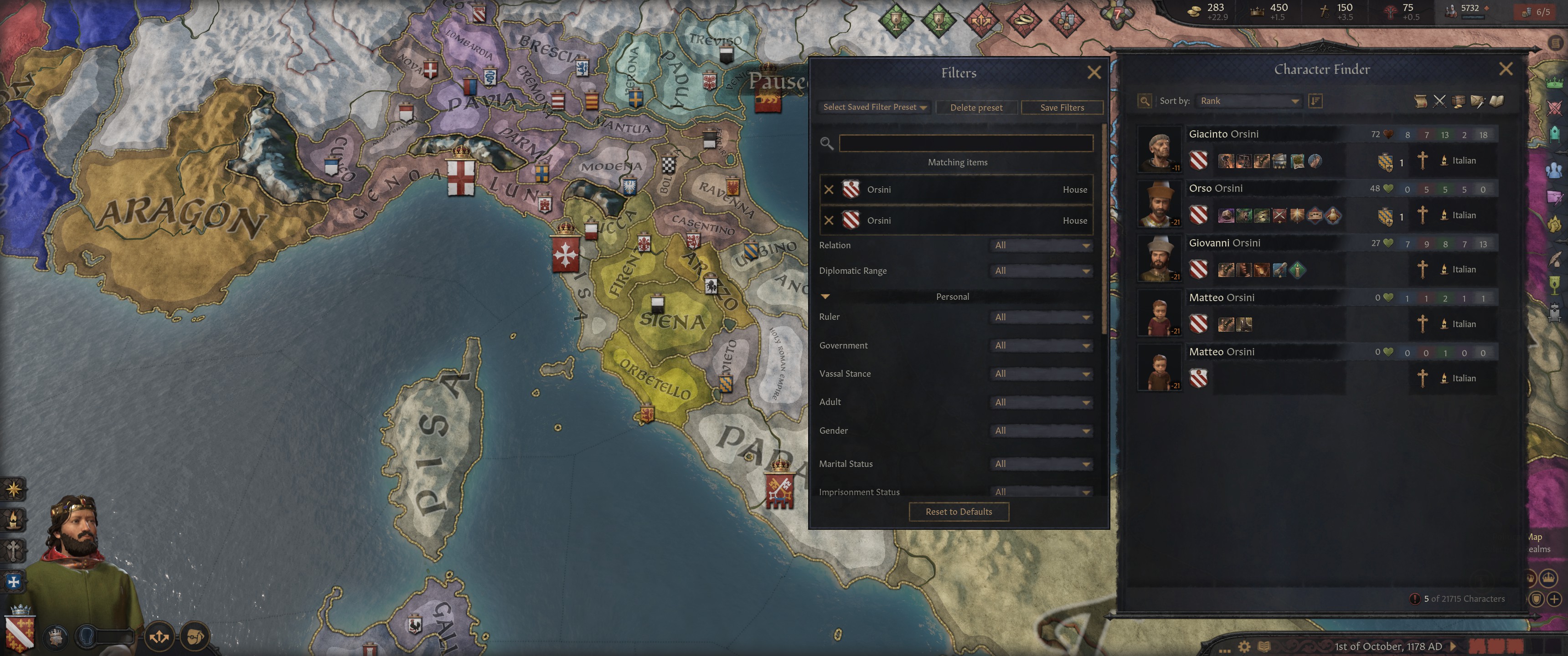Image resolution: width=1568 pixels, height=656 pixels.
Task: Open the Select Saved Filter Preset dropdown
Action: (873, 107)
